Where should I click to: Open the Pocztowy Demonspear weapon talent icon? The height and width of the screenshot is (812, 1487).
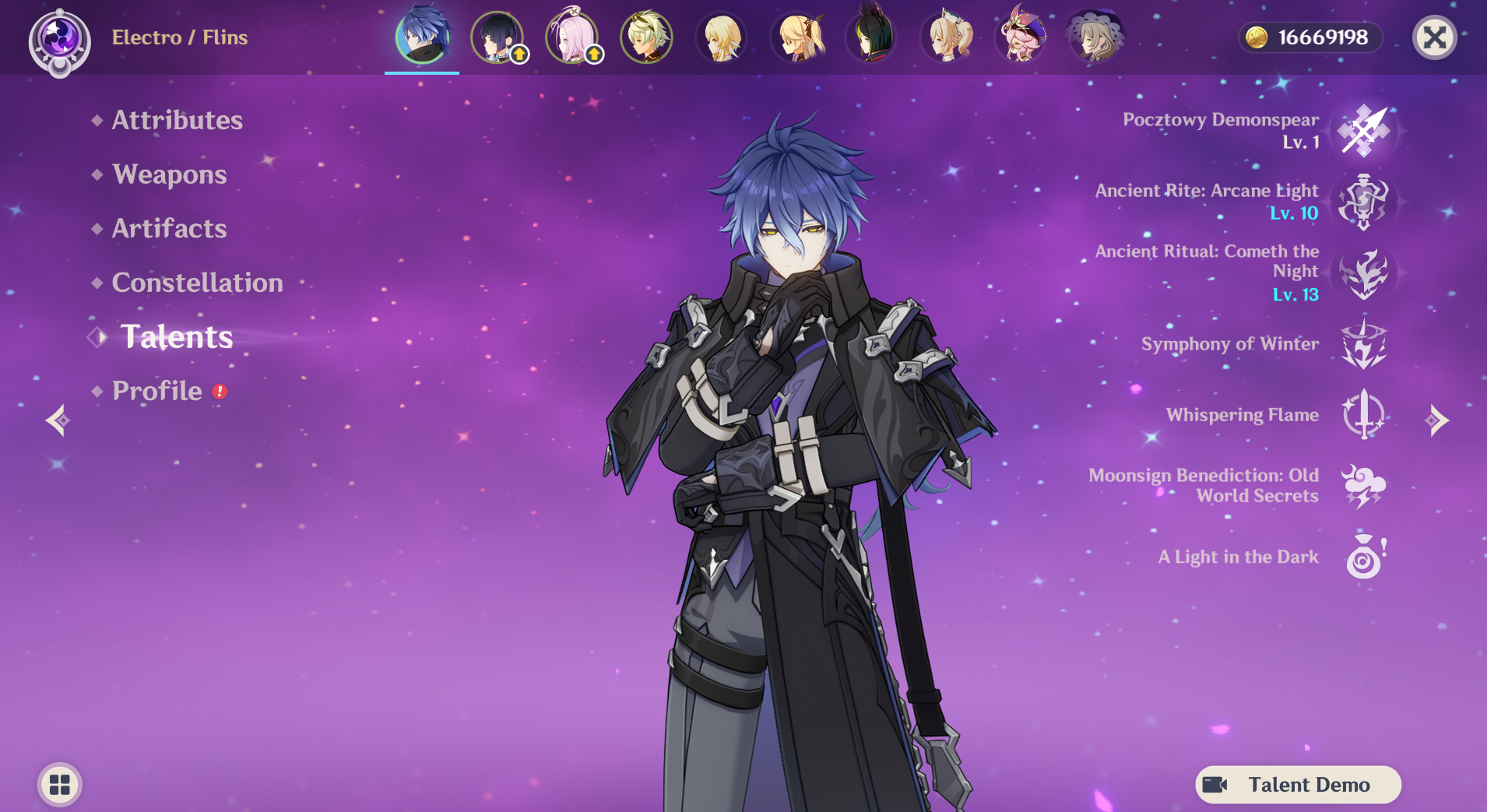(1366, 131)
